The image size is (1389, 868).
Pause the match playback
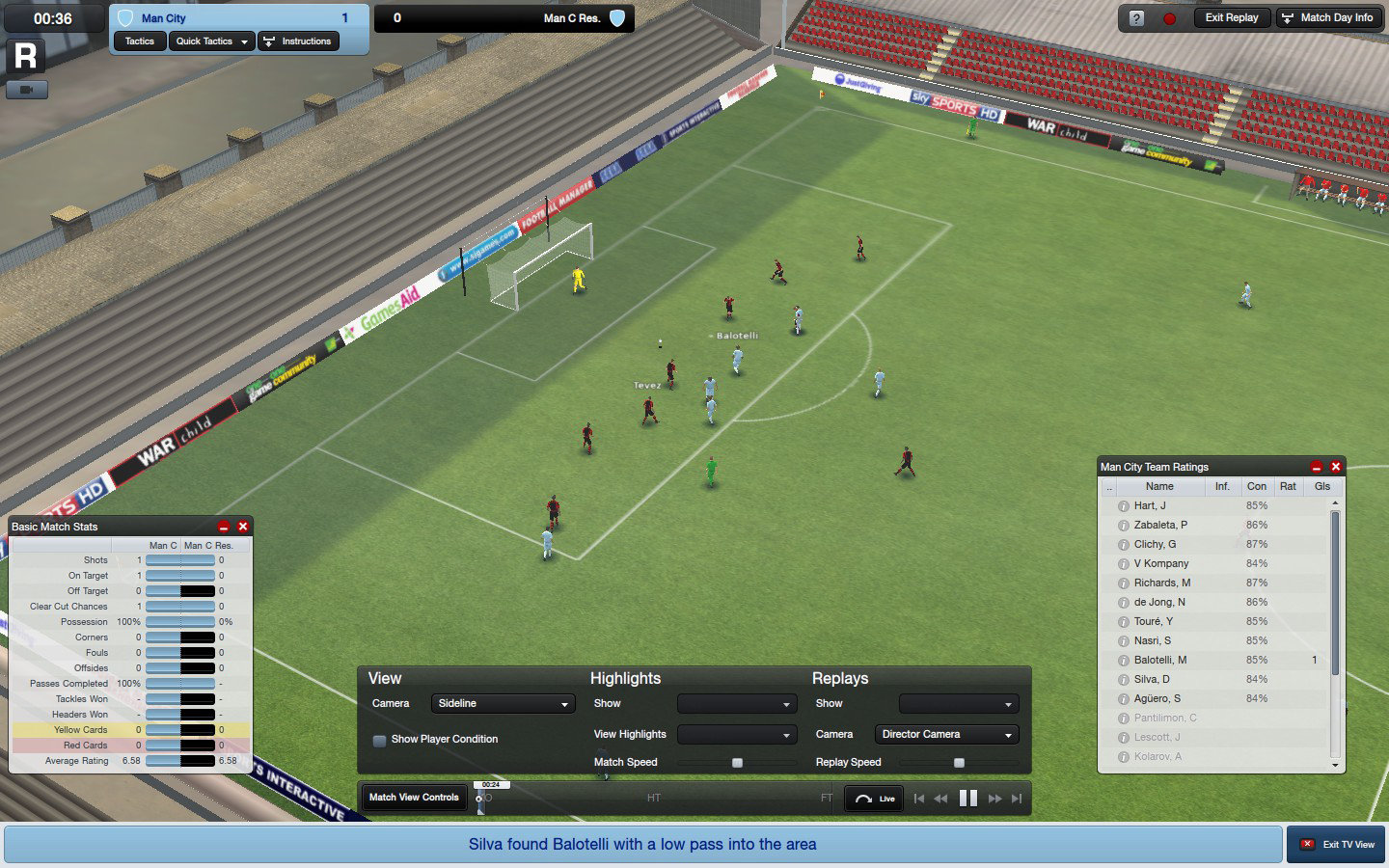[969, 798]
